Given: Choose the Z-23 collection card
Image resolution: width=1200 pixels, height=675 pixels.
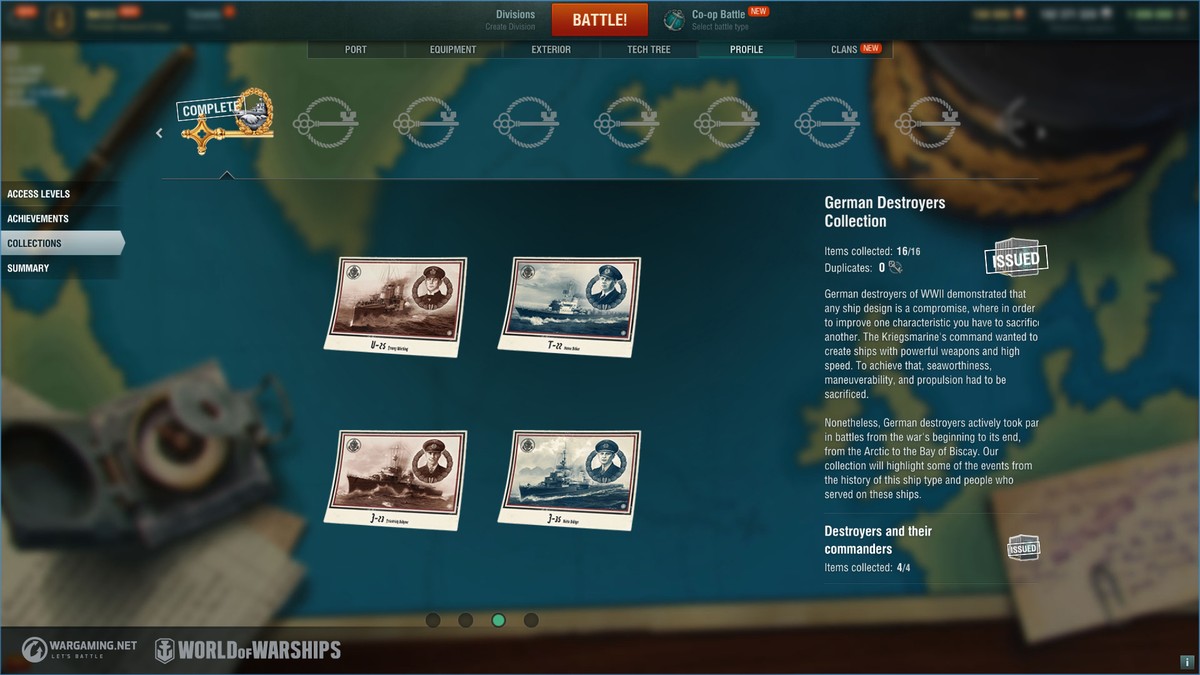Looking at the screenshot, I should [396, 479].
